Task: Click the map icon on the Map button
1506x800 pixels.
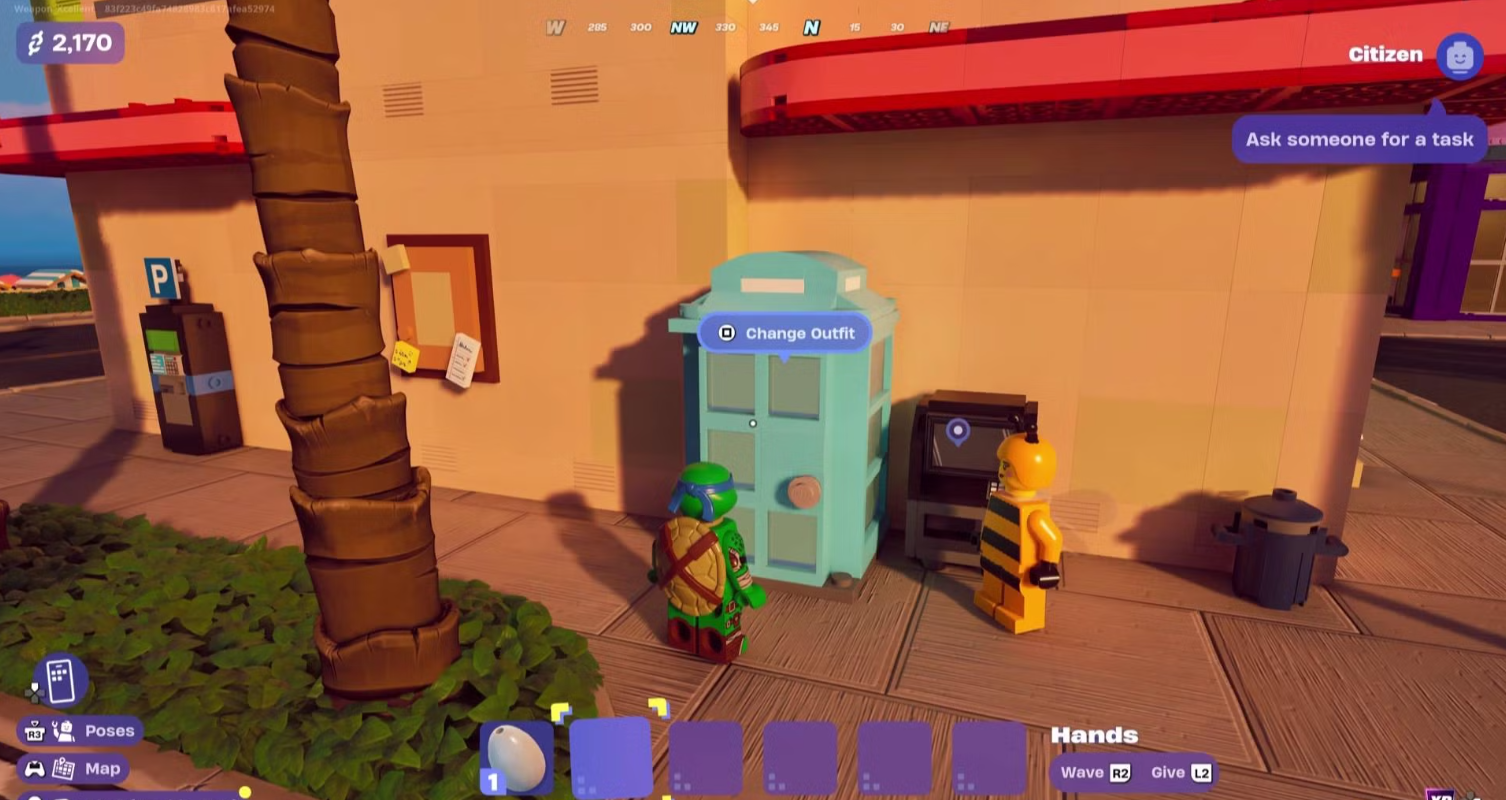Action: point(66,768)
